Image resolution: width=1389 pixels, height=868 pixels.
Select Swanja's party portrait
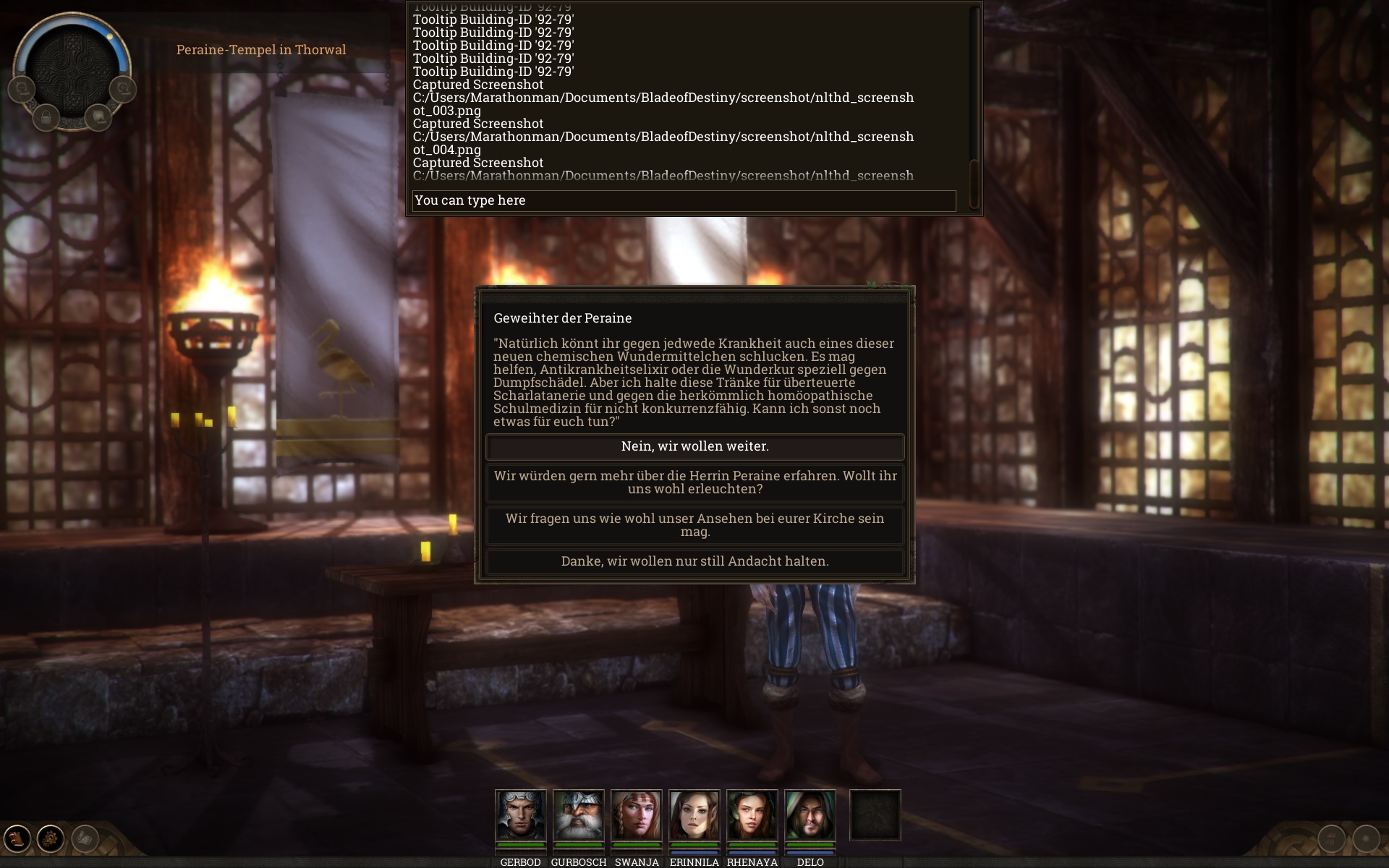click(636, 815)
